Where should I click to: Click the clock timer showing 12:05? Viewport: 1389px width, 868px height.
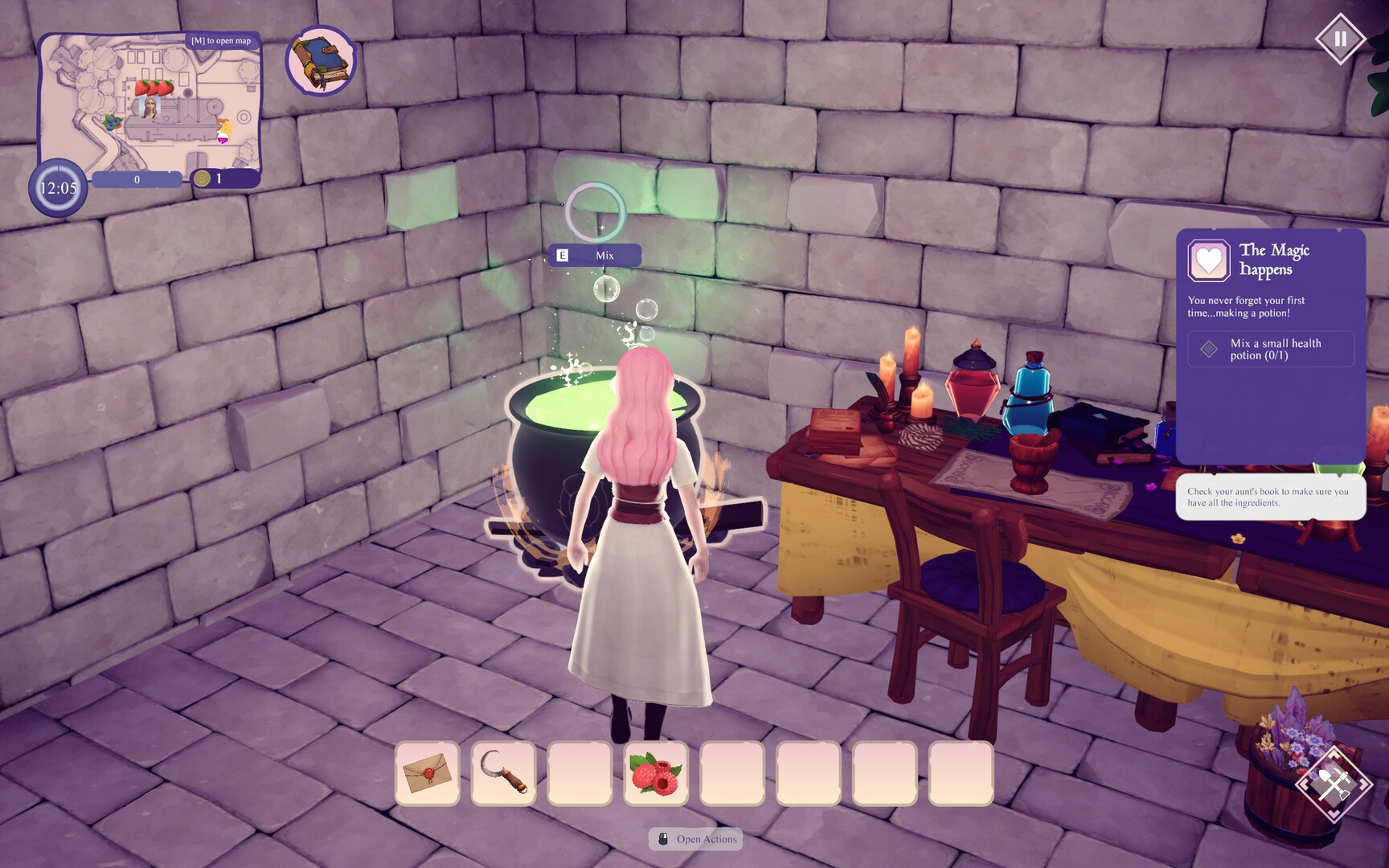click(56, 186)
